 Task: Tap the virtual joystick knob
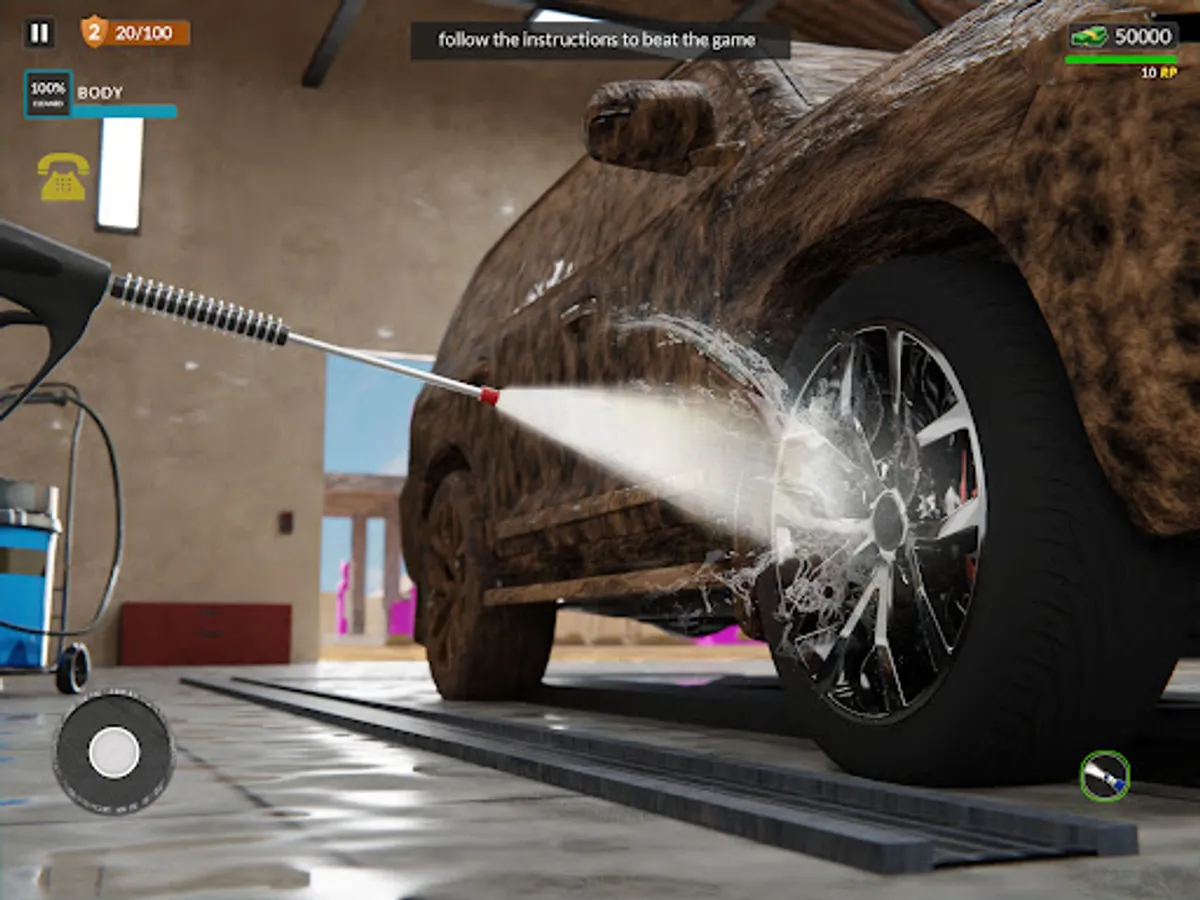click(114, 752)
